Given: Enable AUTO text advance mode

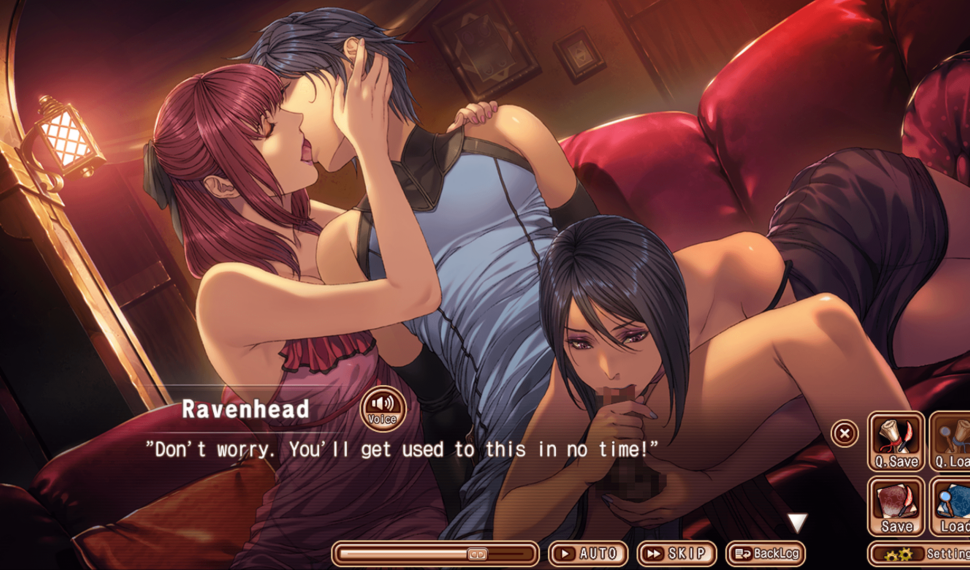Looking at the screenshot, I should [x=587, y=553].
